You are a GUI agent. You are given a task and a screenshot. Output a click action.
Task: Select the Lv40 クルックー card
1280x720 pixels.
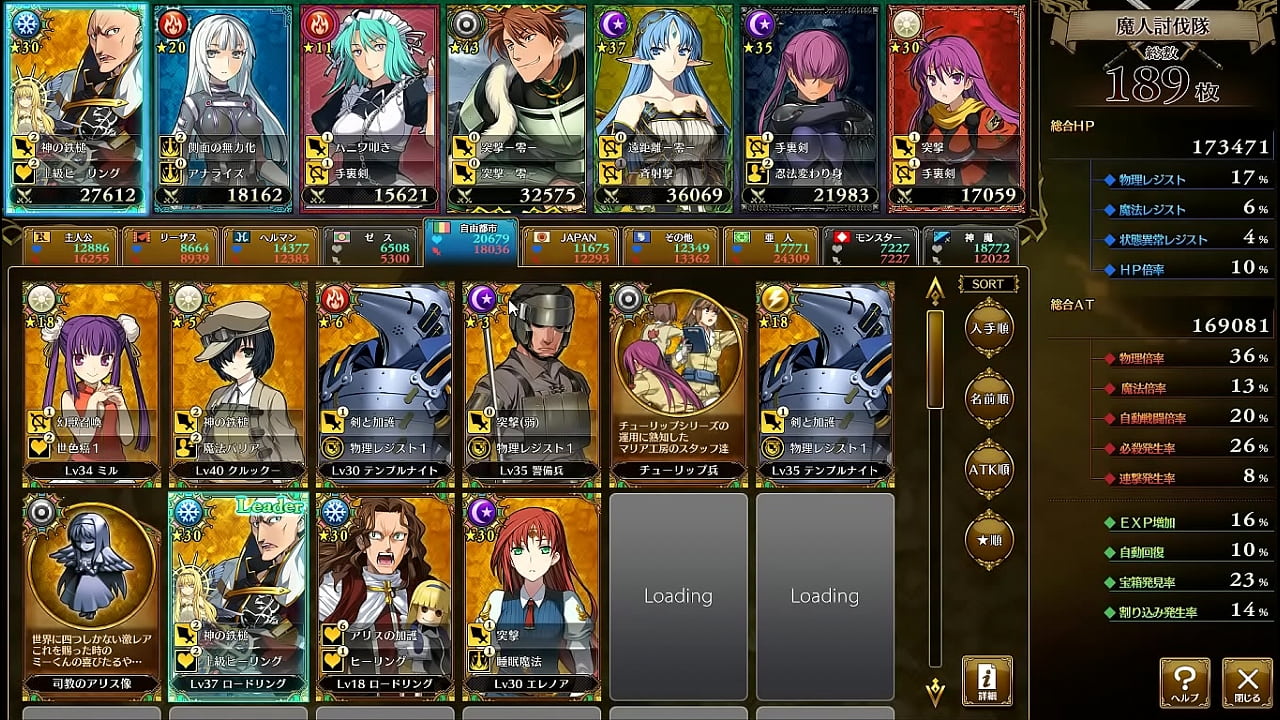(x=238, y=381)
